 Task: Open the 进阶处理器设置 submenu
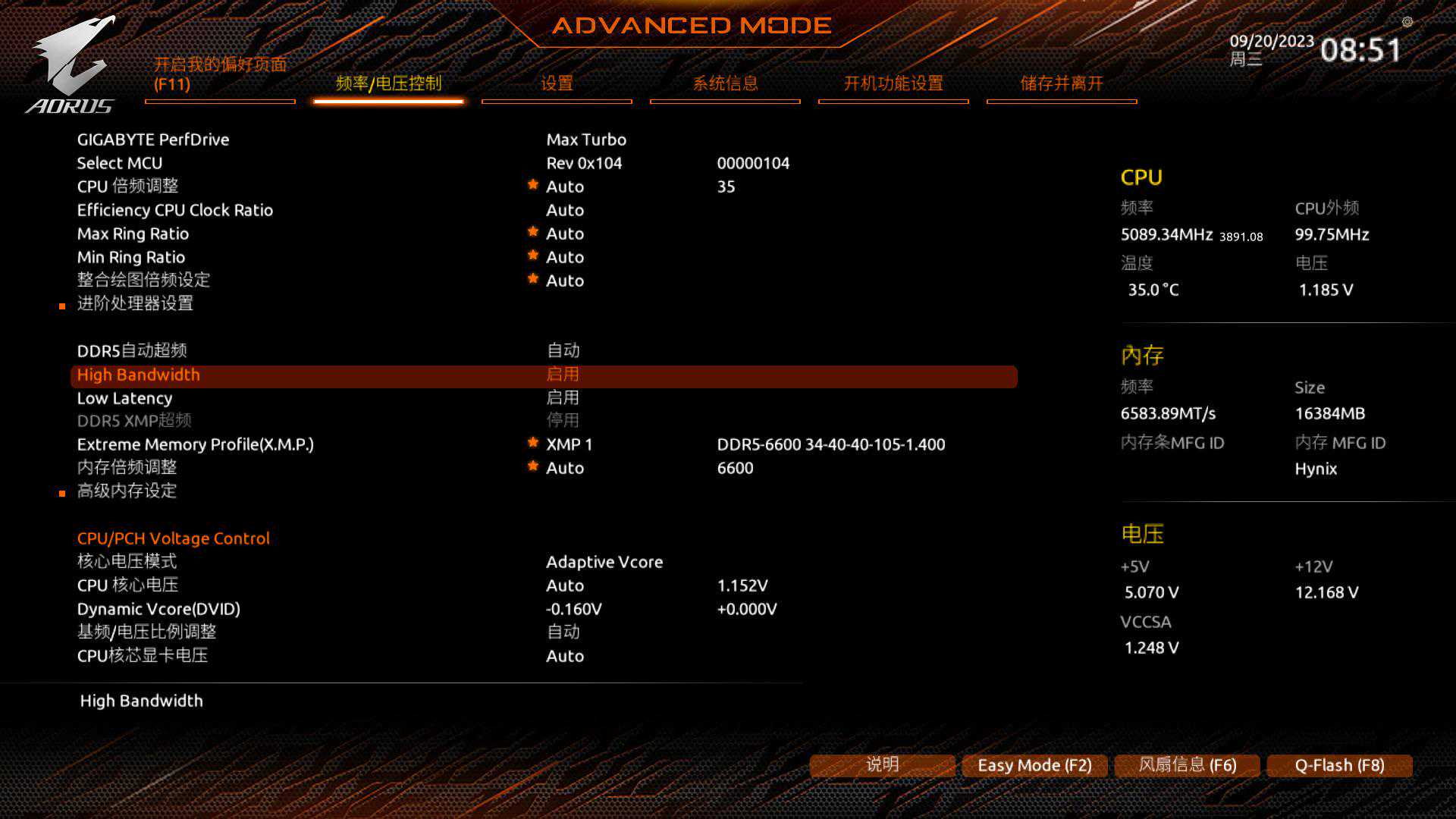point(135,303)
